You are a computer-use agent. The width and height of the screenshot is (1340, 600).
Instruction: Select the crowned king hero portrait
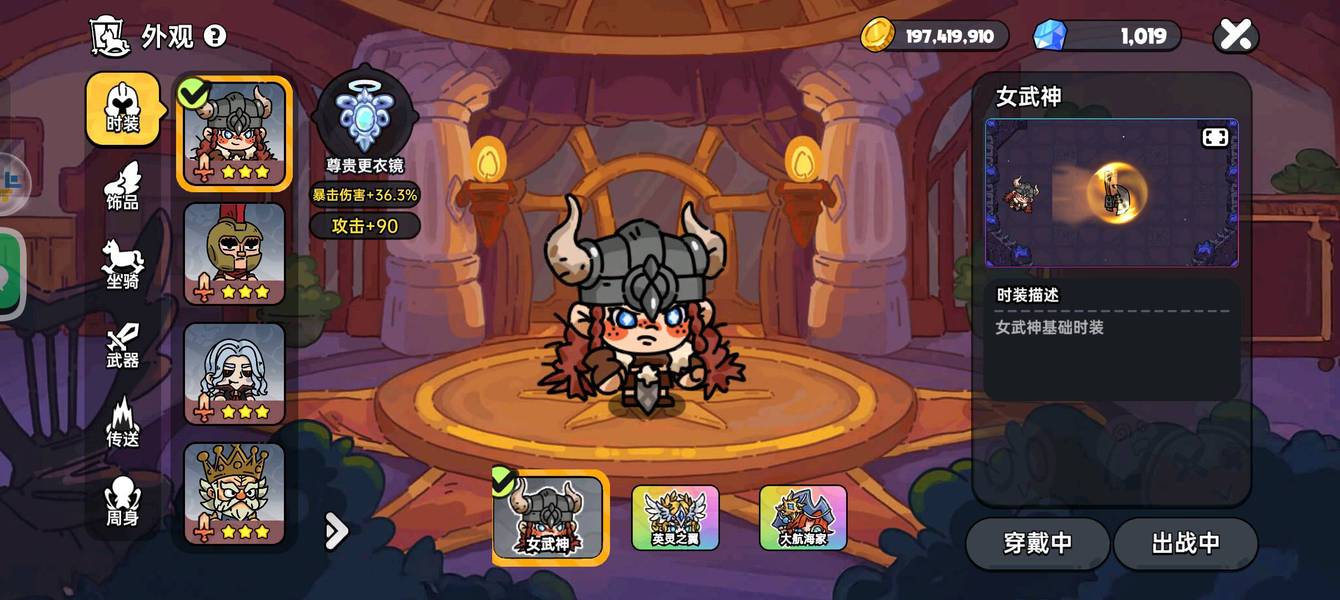click(235, 494)
